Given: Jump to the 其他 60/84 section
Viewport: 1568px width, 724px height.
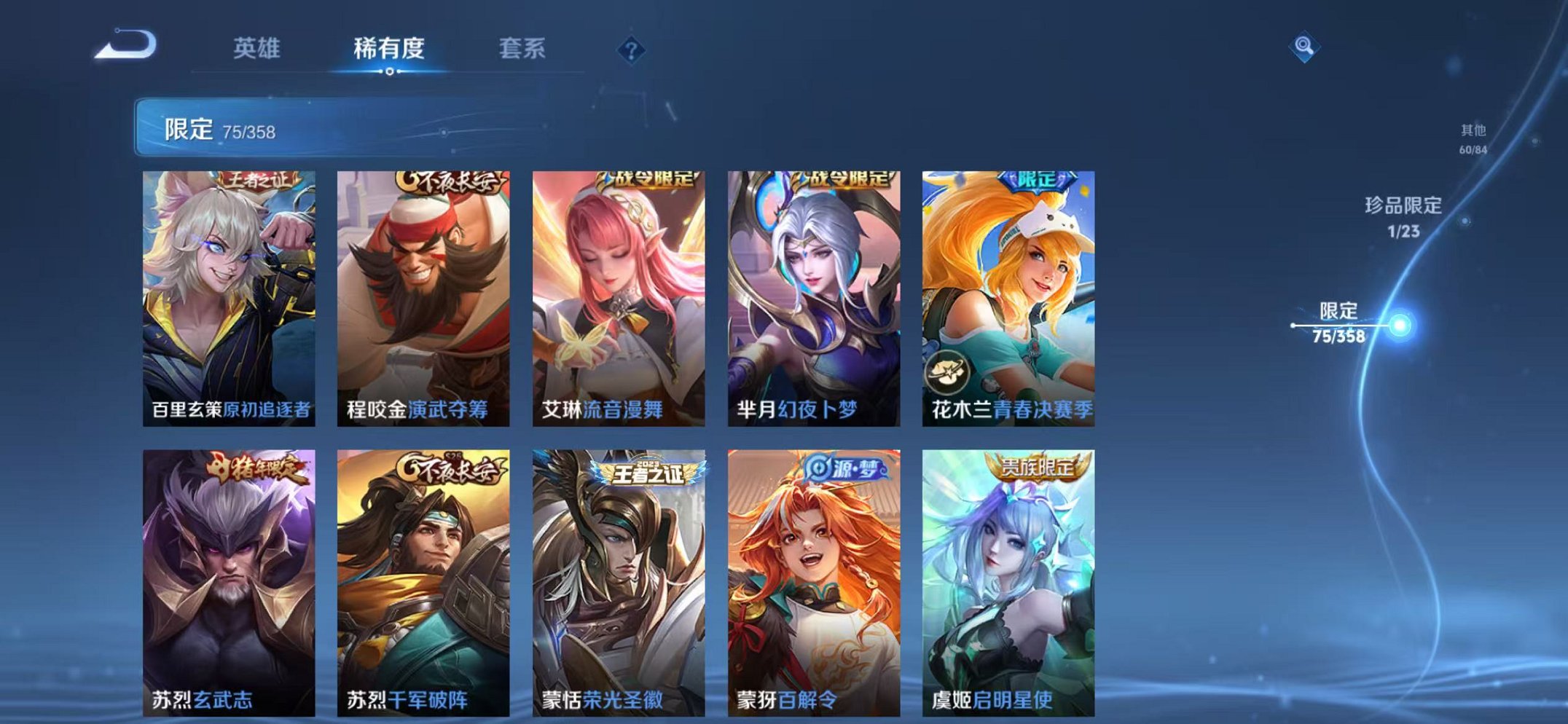Looking at the screenshot, I should point(1472,138).
